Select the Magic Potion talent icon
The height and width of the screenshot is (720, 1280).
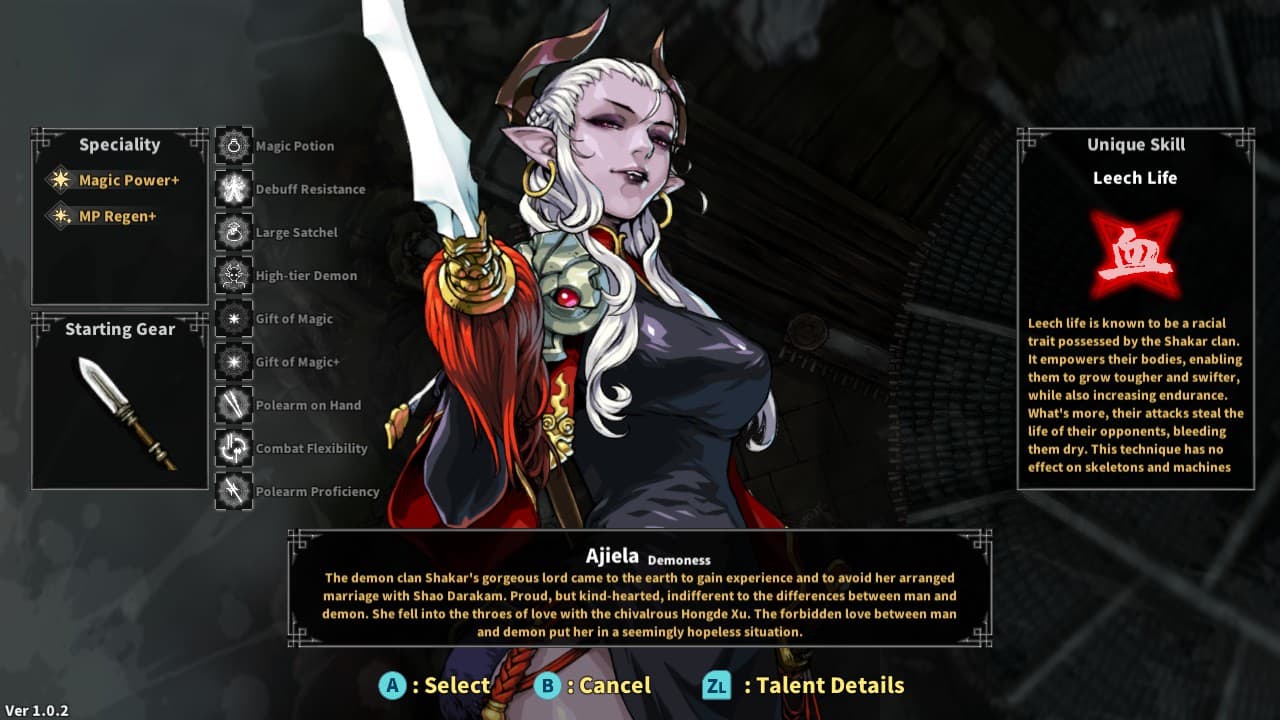[233, 145]
